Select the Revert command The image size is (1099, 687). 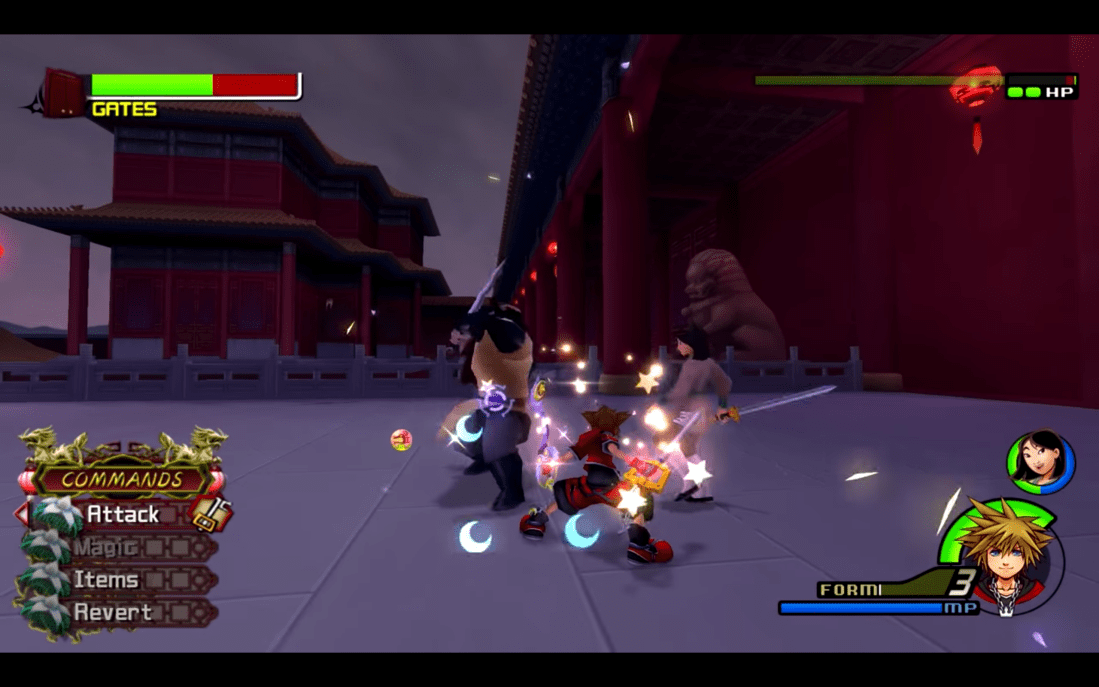[113, 612]
